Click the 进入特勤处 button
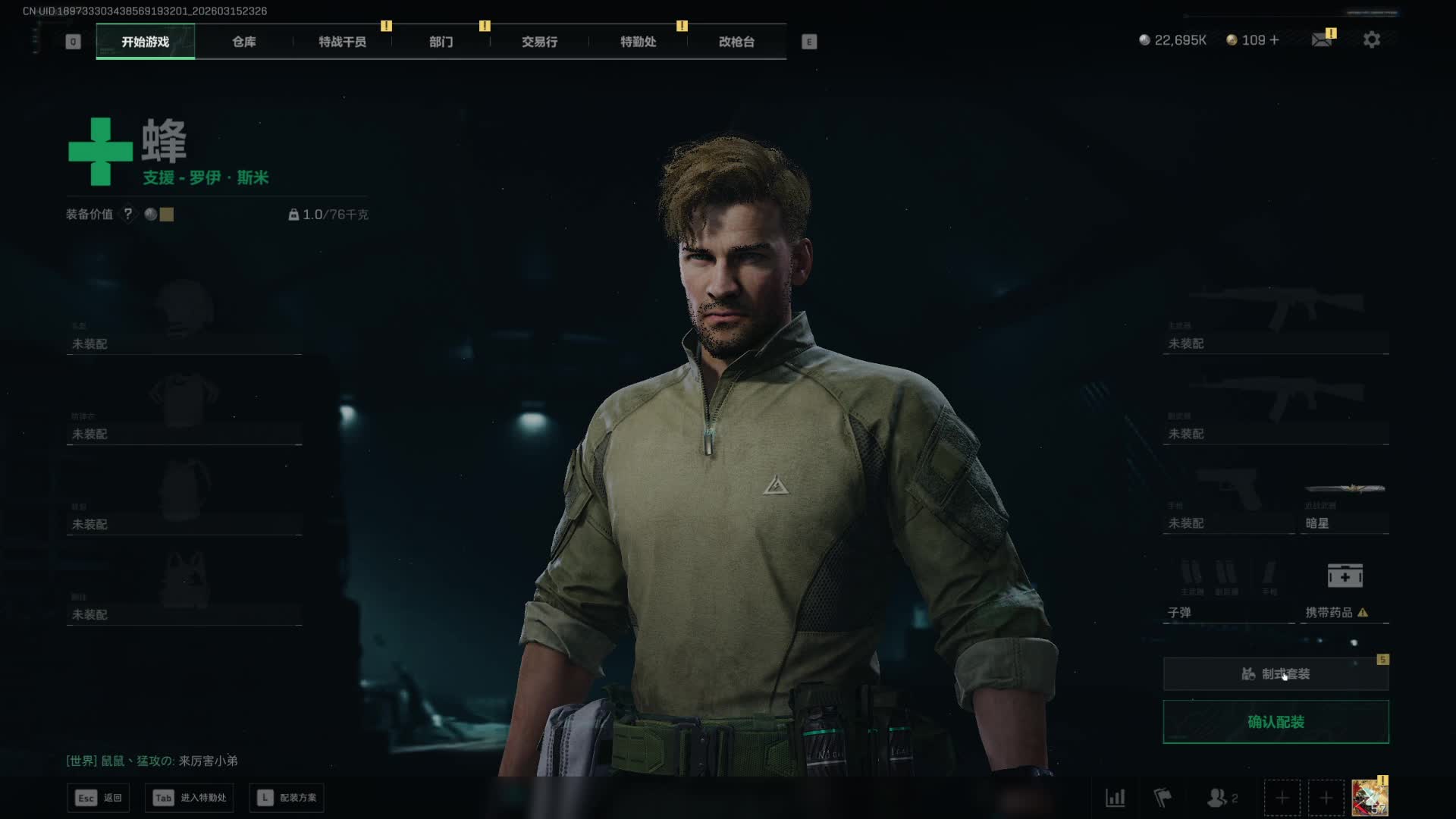This screenshot has height=819, width=1456. coord(190,798)
